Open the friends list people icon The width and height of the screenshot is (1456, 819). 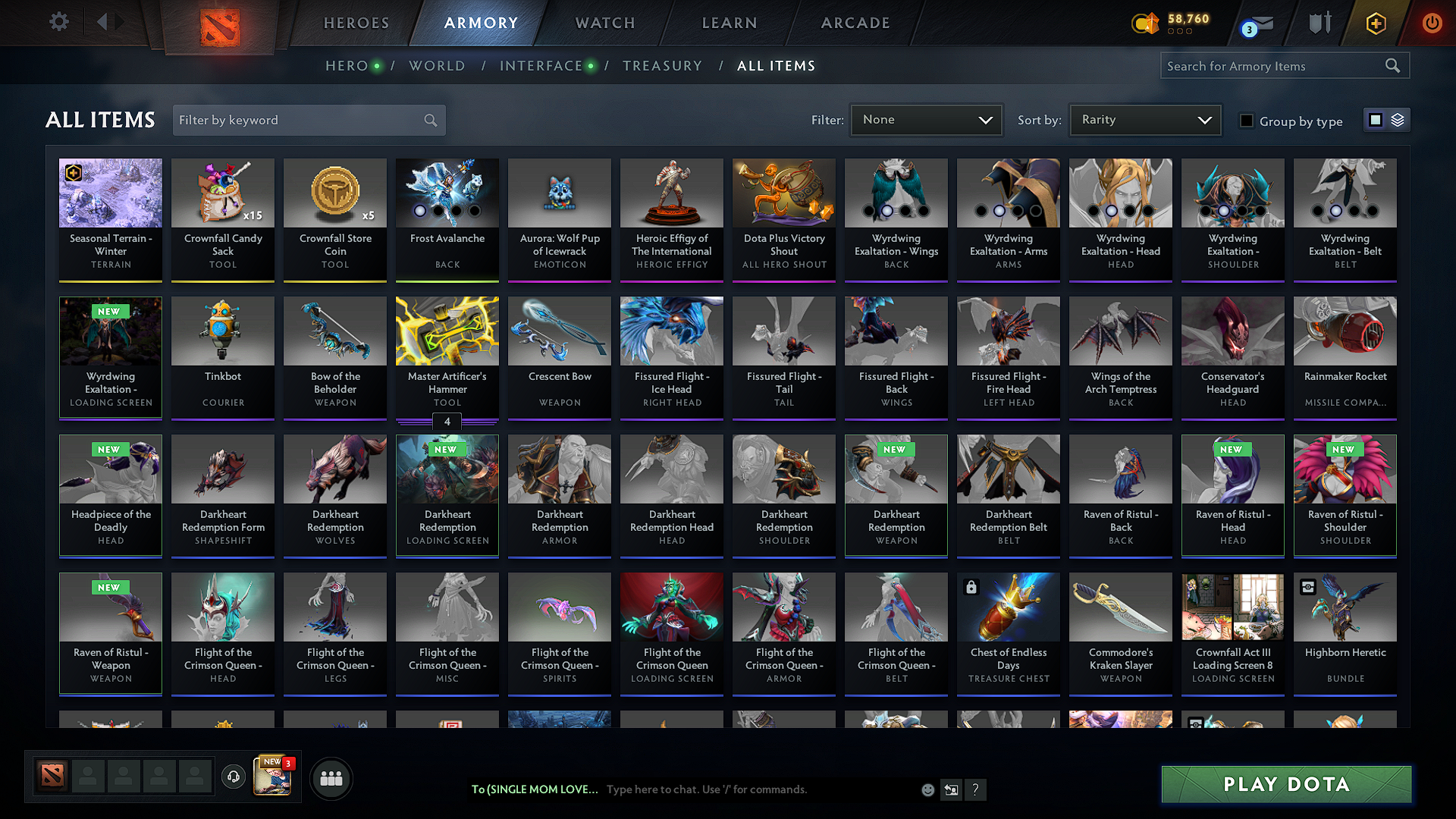pos(330,778)
